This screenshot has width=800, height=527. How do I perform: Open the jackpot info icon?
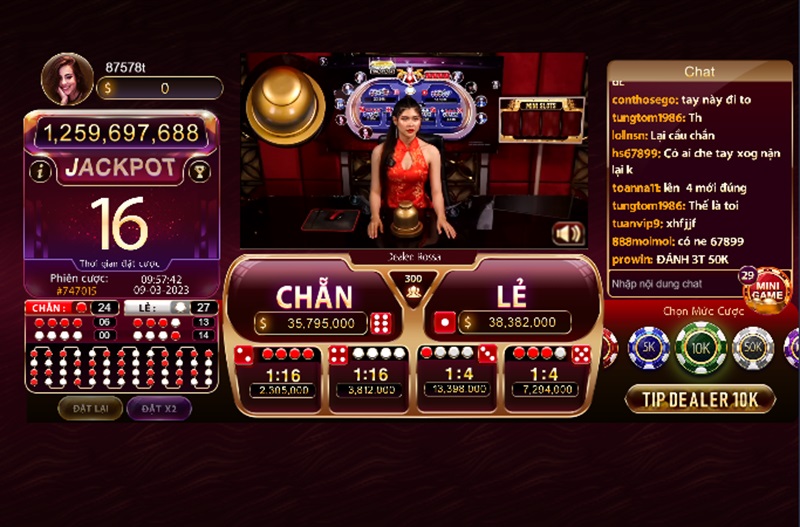click(41, 170)
